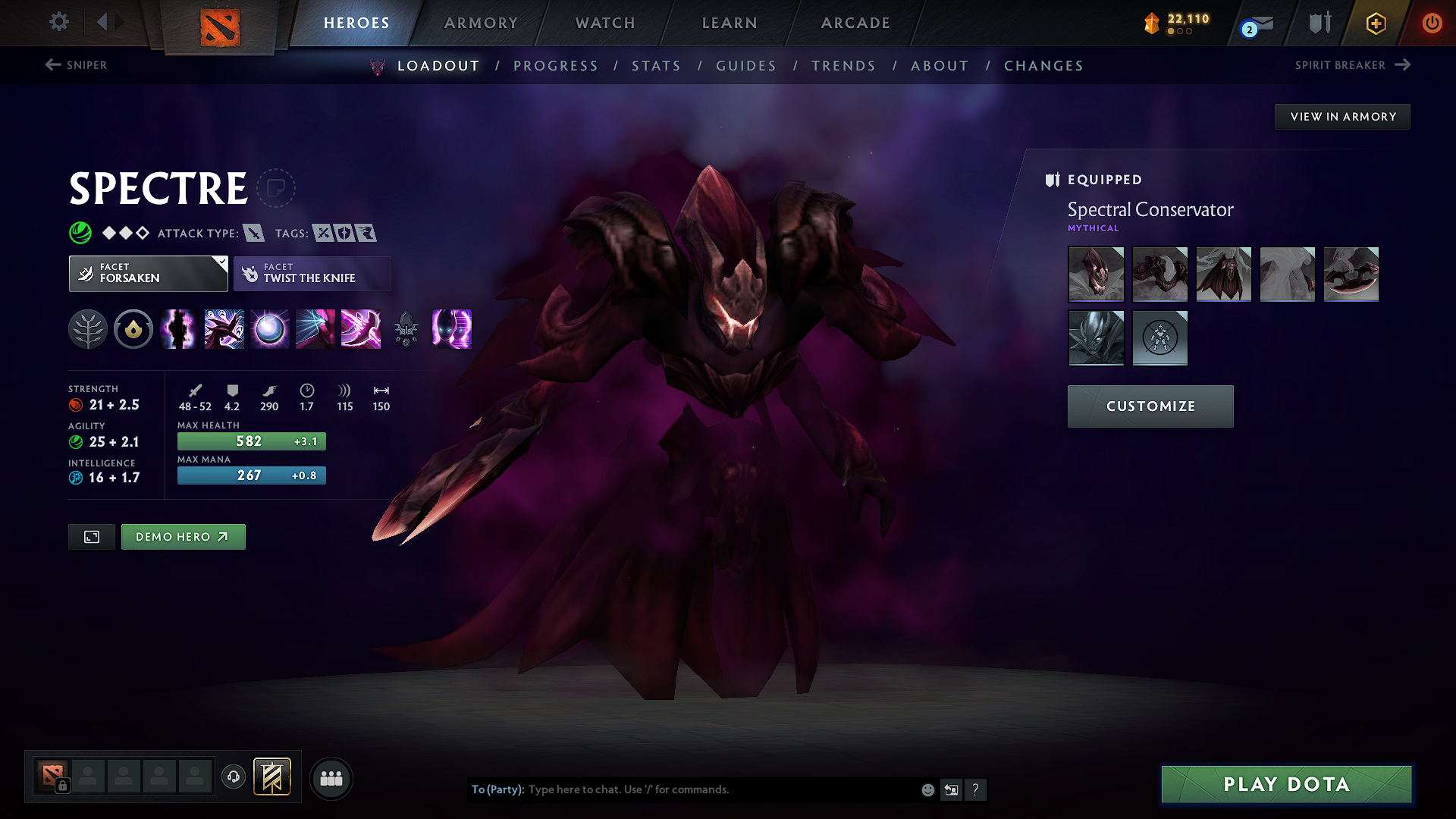Switch to the STATS tab
1456x819 pixels.
(657, 66)
